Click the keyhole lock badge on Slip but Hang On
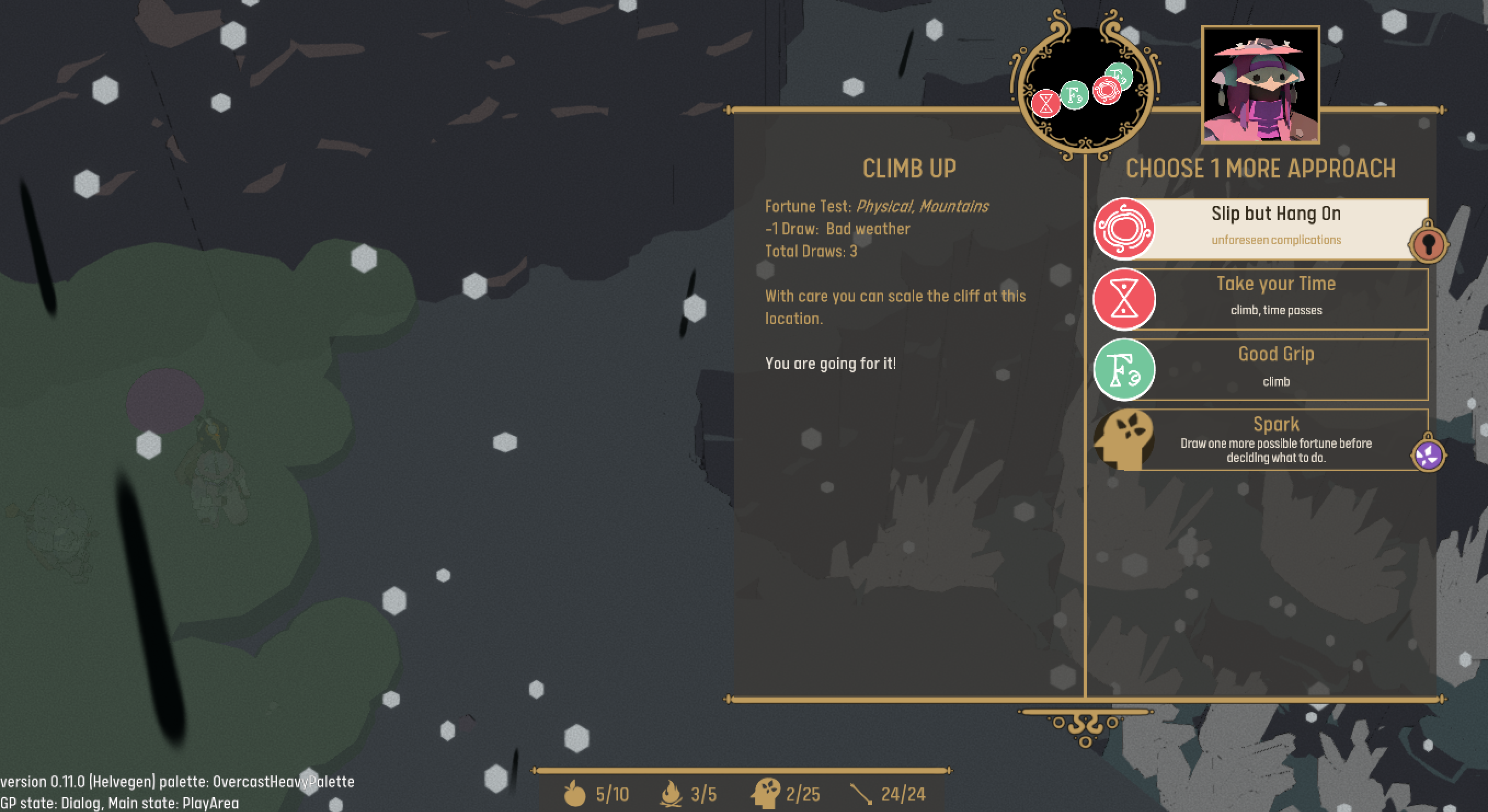Viewport: 1488px width, 812px height. pos(1428,245)
